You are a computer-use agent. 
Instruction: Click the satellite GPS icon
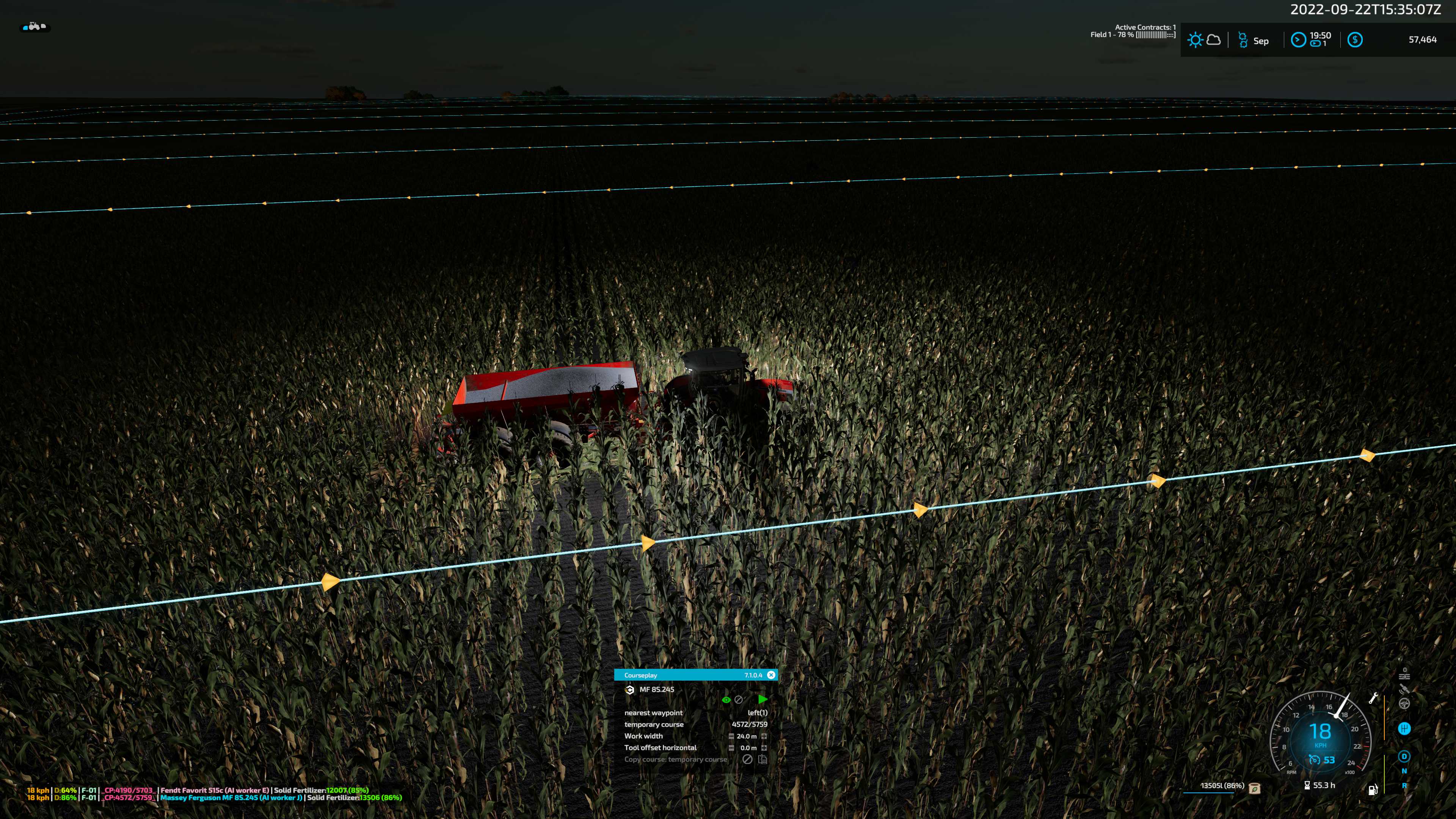point(1404,689)
